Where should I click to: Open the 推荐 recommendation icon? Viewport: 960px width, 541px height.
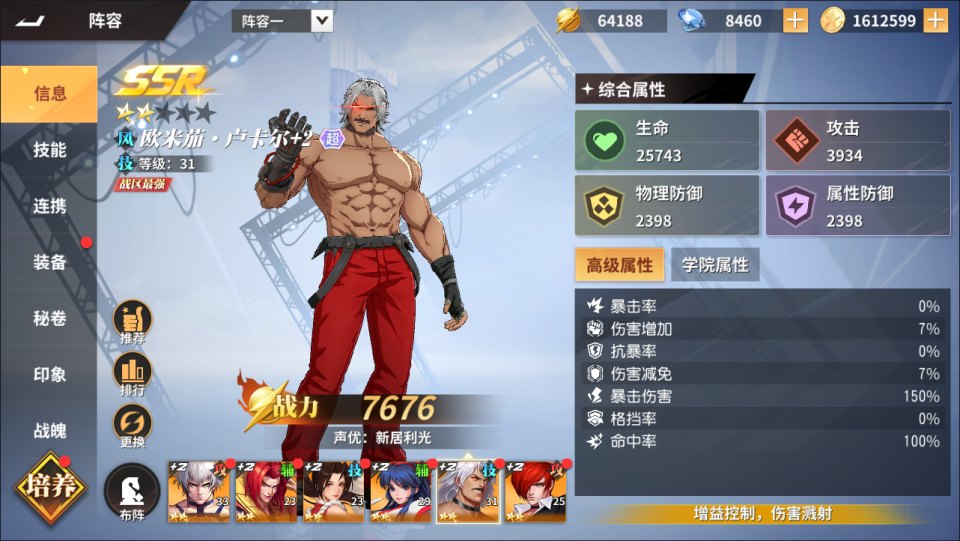tap(133, 322)
